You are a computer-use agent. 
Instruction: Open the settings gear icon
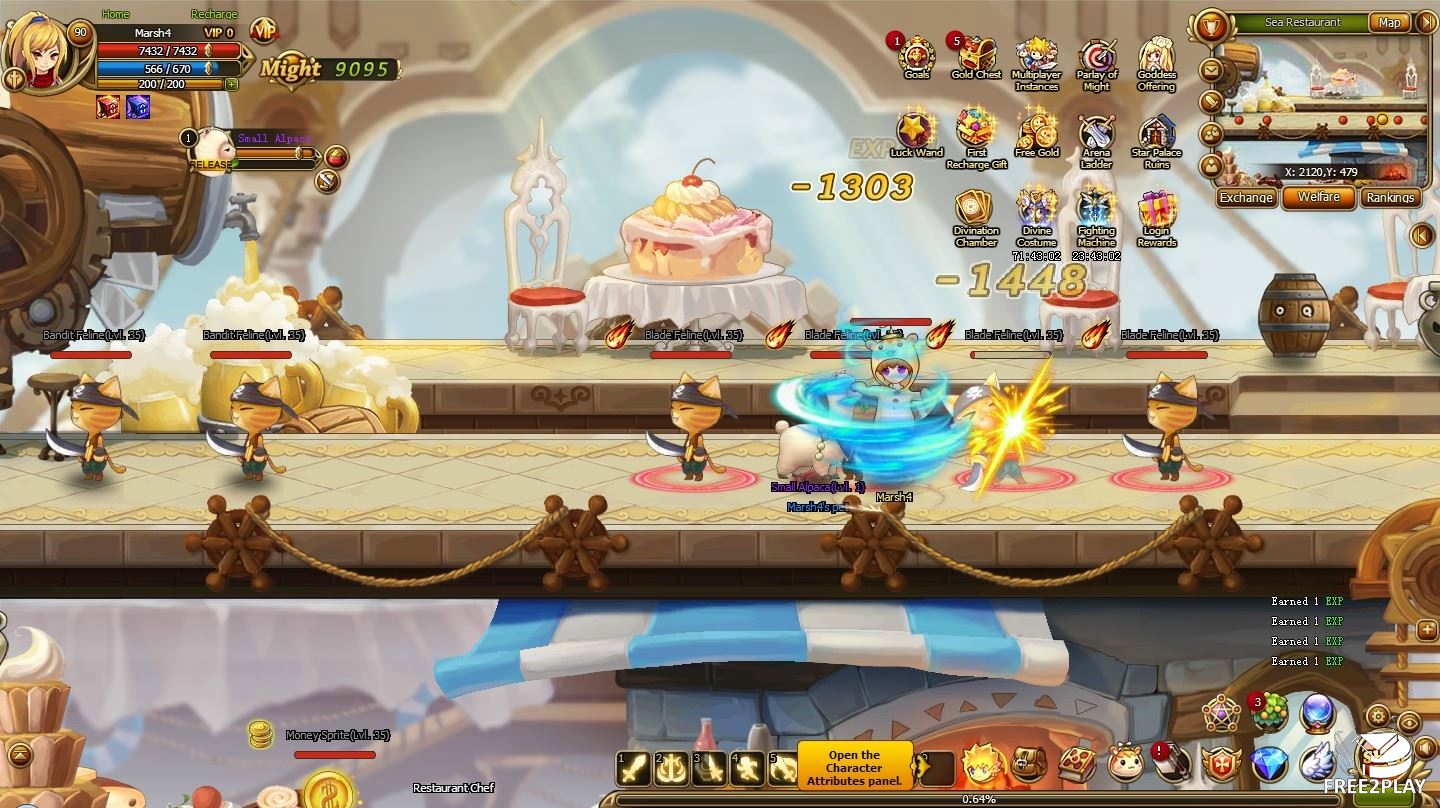coord(1378,716)
